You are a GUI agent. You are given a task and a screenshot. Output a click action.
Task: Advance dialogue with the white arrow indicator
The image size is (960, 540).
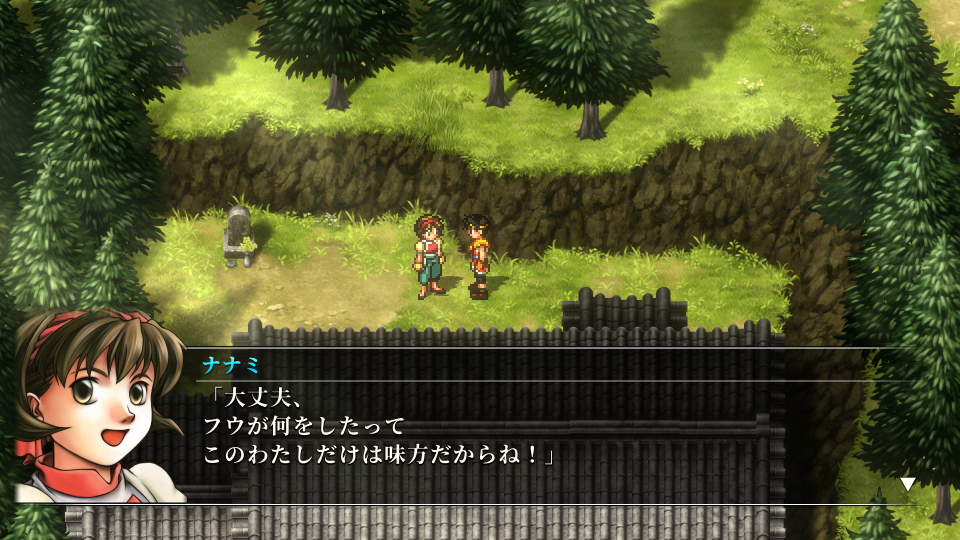[907, 484]
